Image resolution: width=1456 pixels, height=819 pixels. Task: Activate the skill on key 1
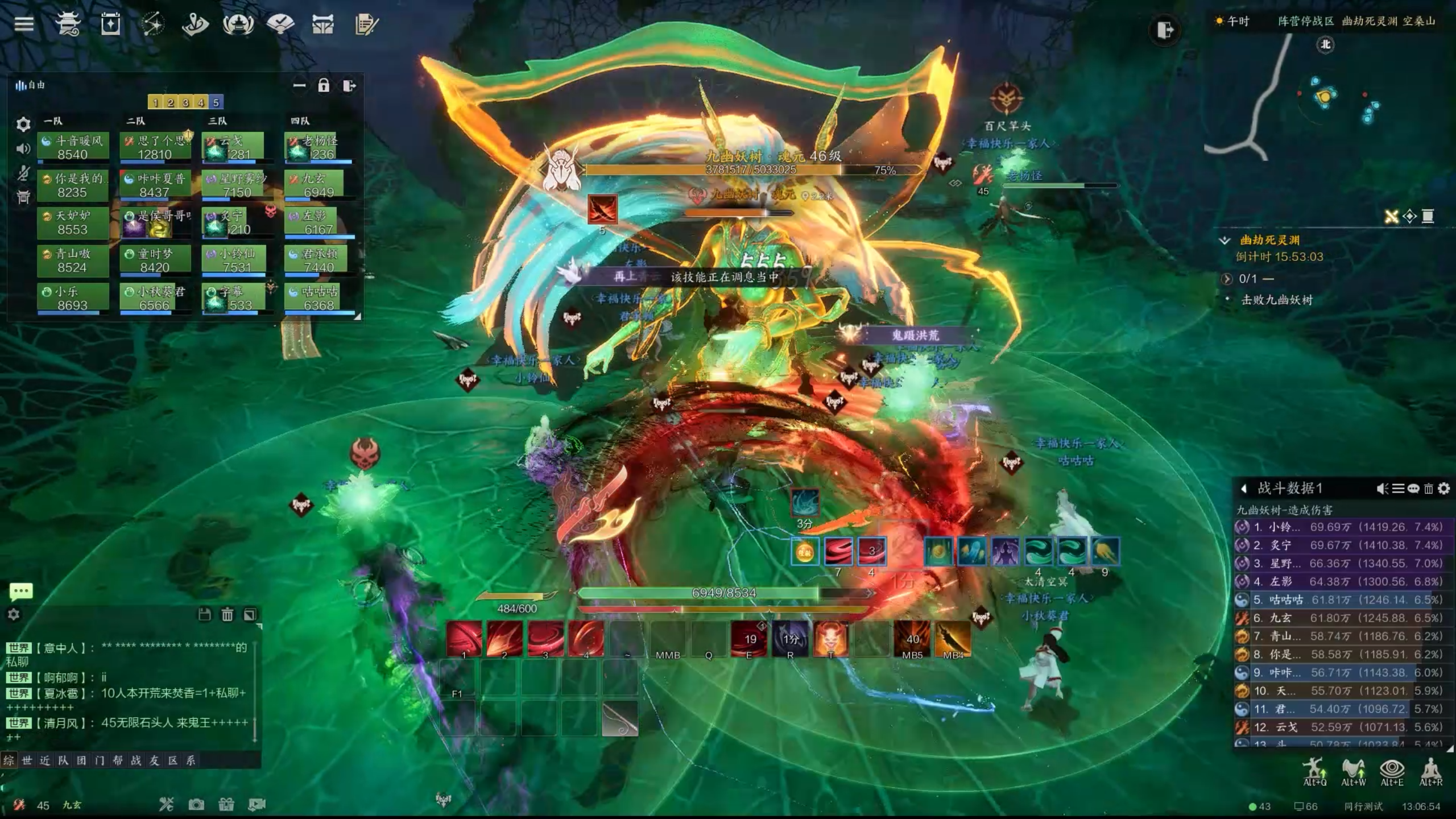point(464,639)
